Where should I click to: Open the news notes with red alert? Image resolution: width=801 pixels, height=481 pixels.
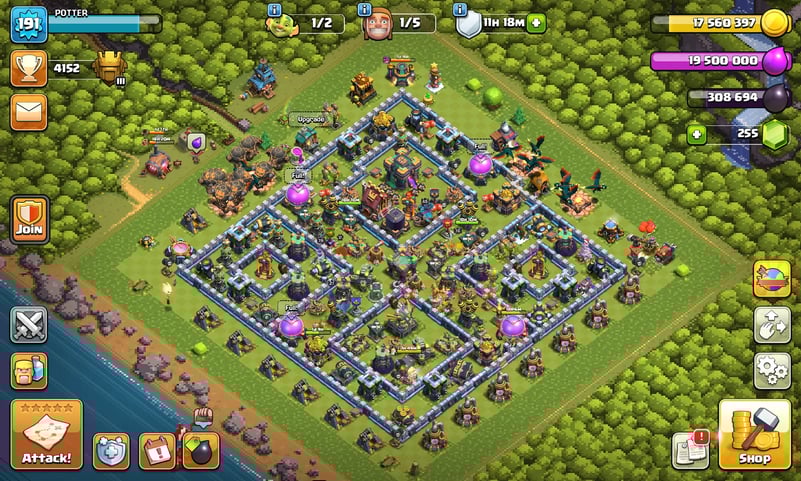click(x=690, y=451)
